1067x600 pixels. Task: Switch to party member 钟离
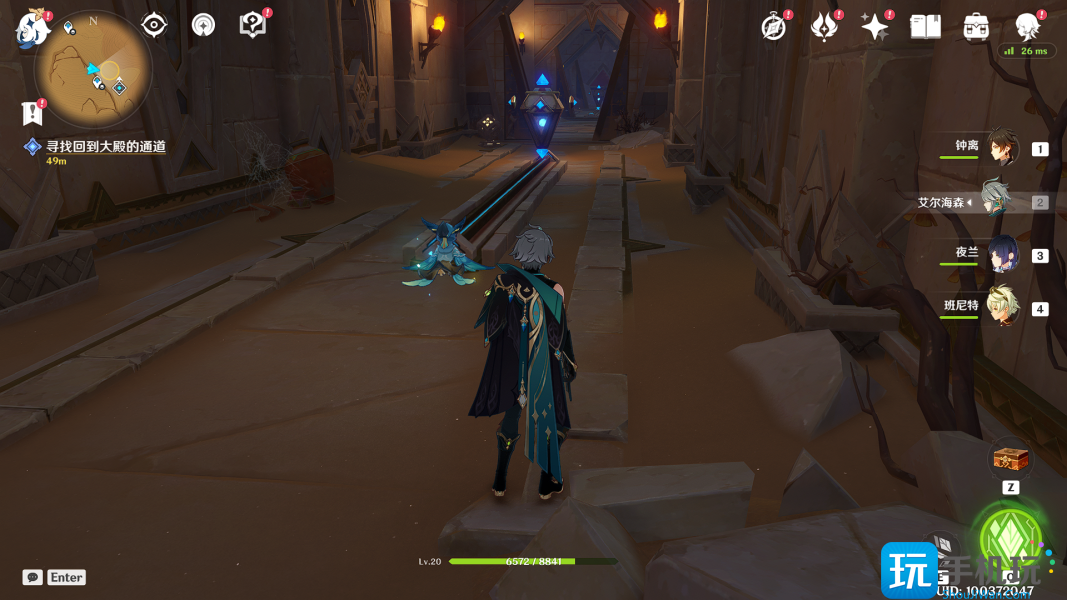click(x=1002, y=148)
